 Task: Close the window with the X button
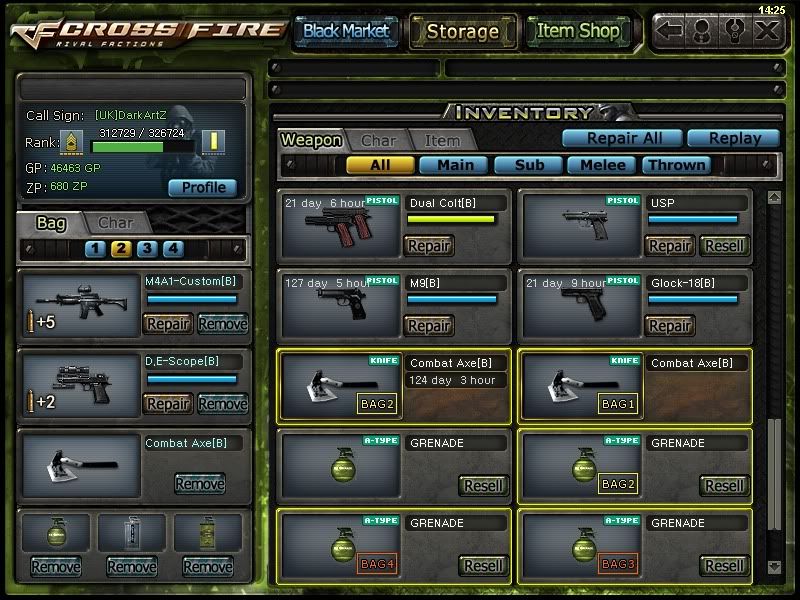767,30
